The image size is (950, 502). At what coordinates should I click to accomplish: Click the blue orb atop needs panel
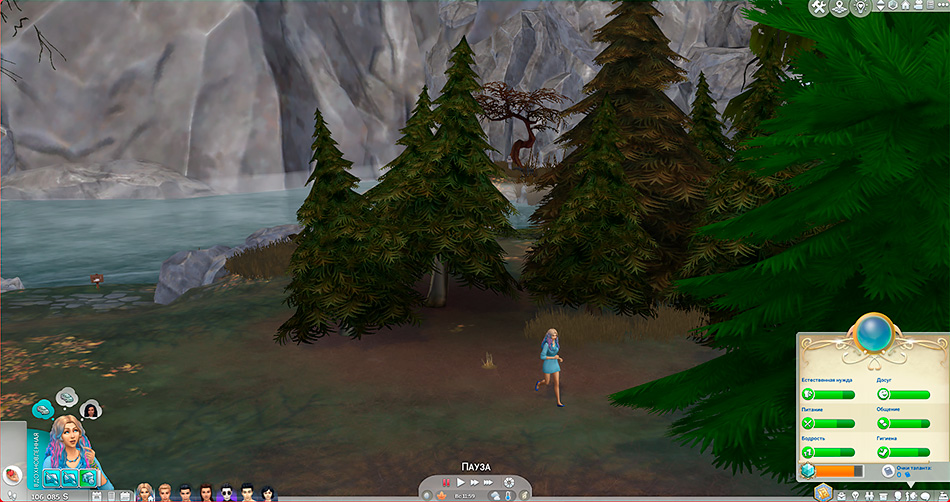(871, 334)
